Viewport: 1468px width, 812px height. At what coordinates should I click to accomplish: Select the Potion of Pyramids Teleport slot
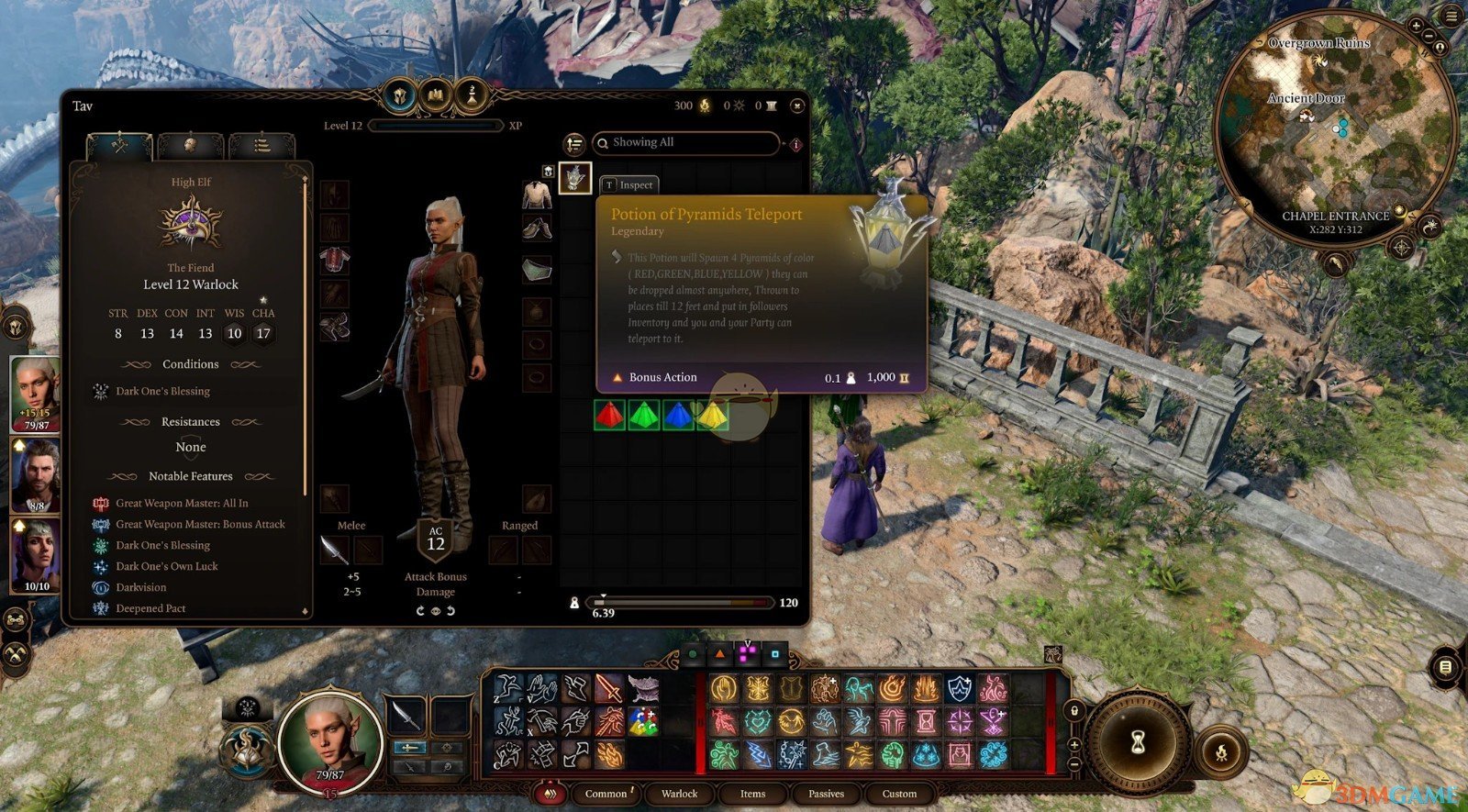575,176
